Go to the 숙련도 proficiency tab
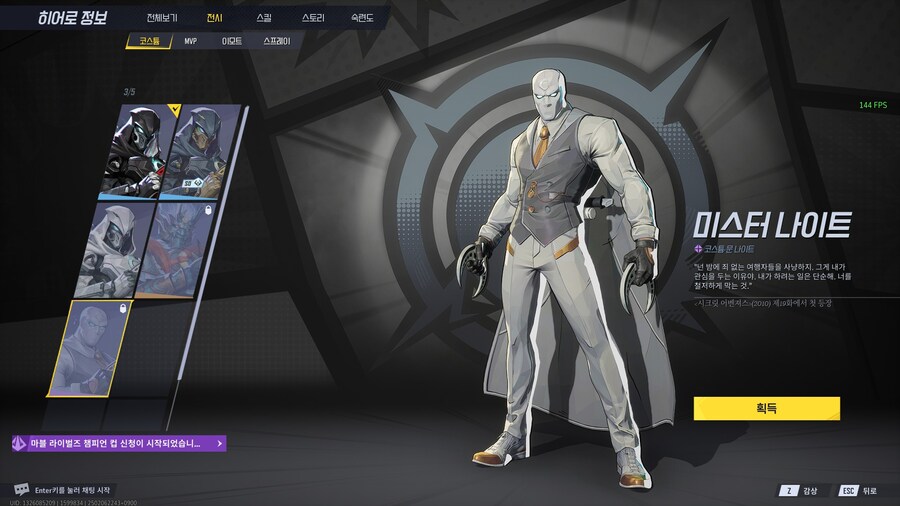 point(362,18)
